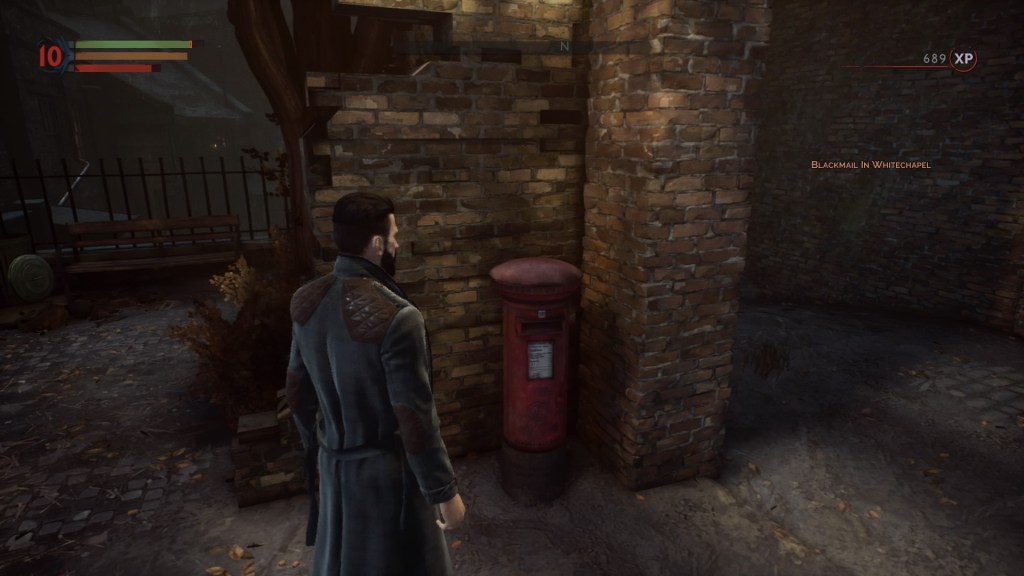The image size is (1024, 576).
Task: Click the level 10 badge
Action: coord(51,57)
